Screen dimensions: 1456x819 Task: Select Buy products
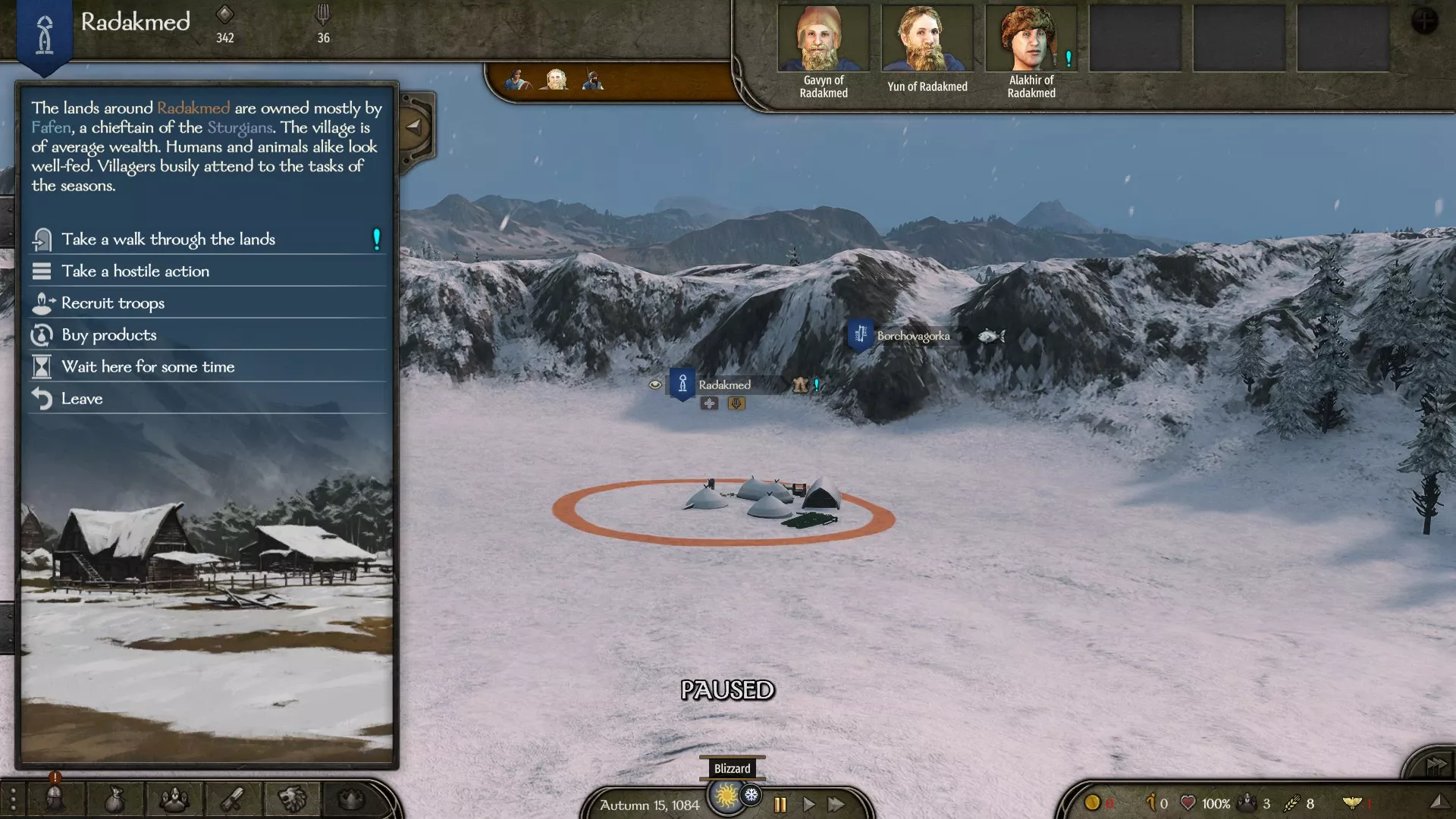coord(109,335)
